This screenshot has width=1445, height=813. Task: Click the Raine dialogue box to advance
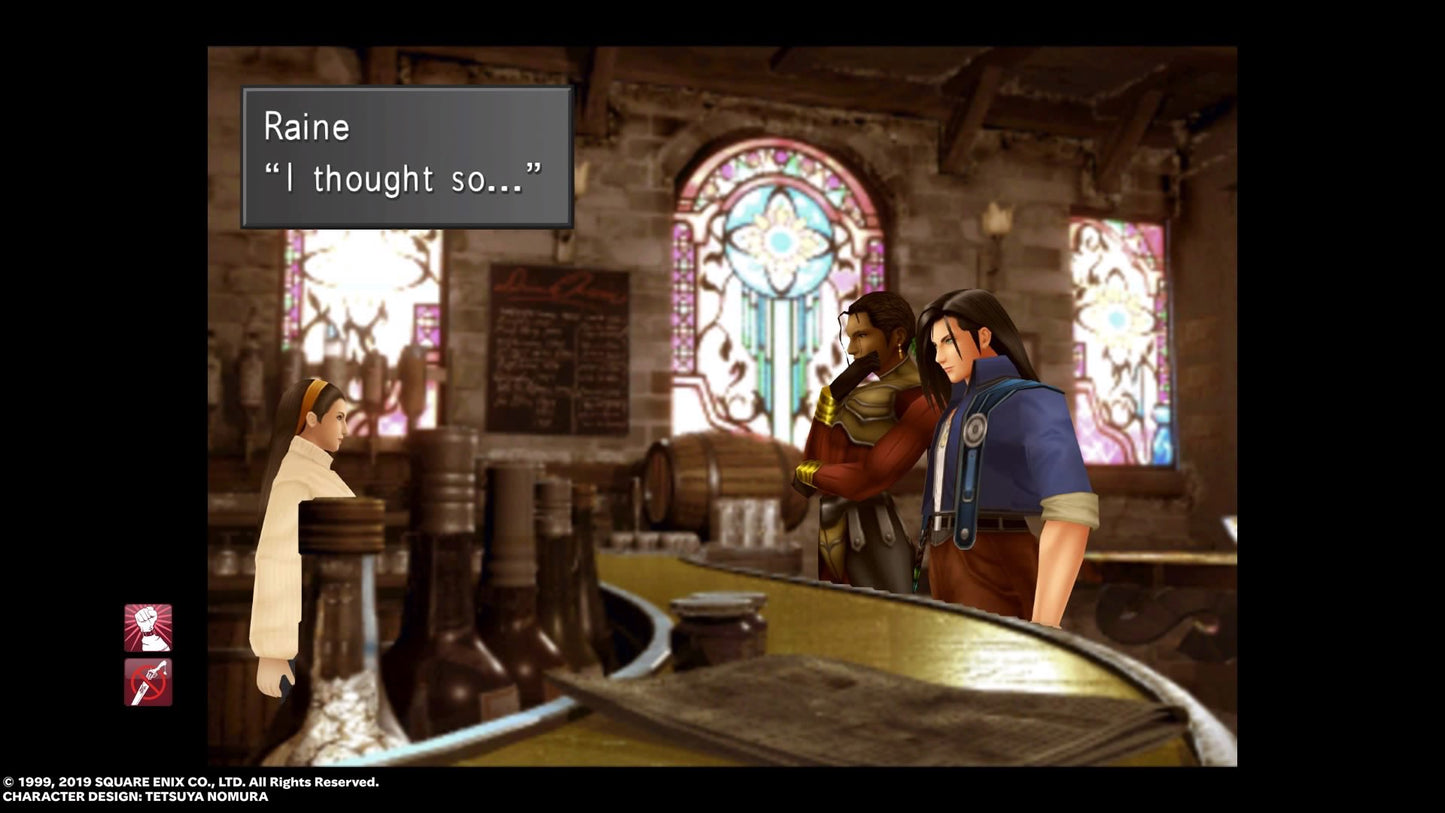click(404, 156)
